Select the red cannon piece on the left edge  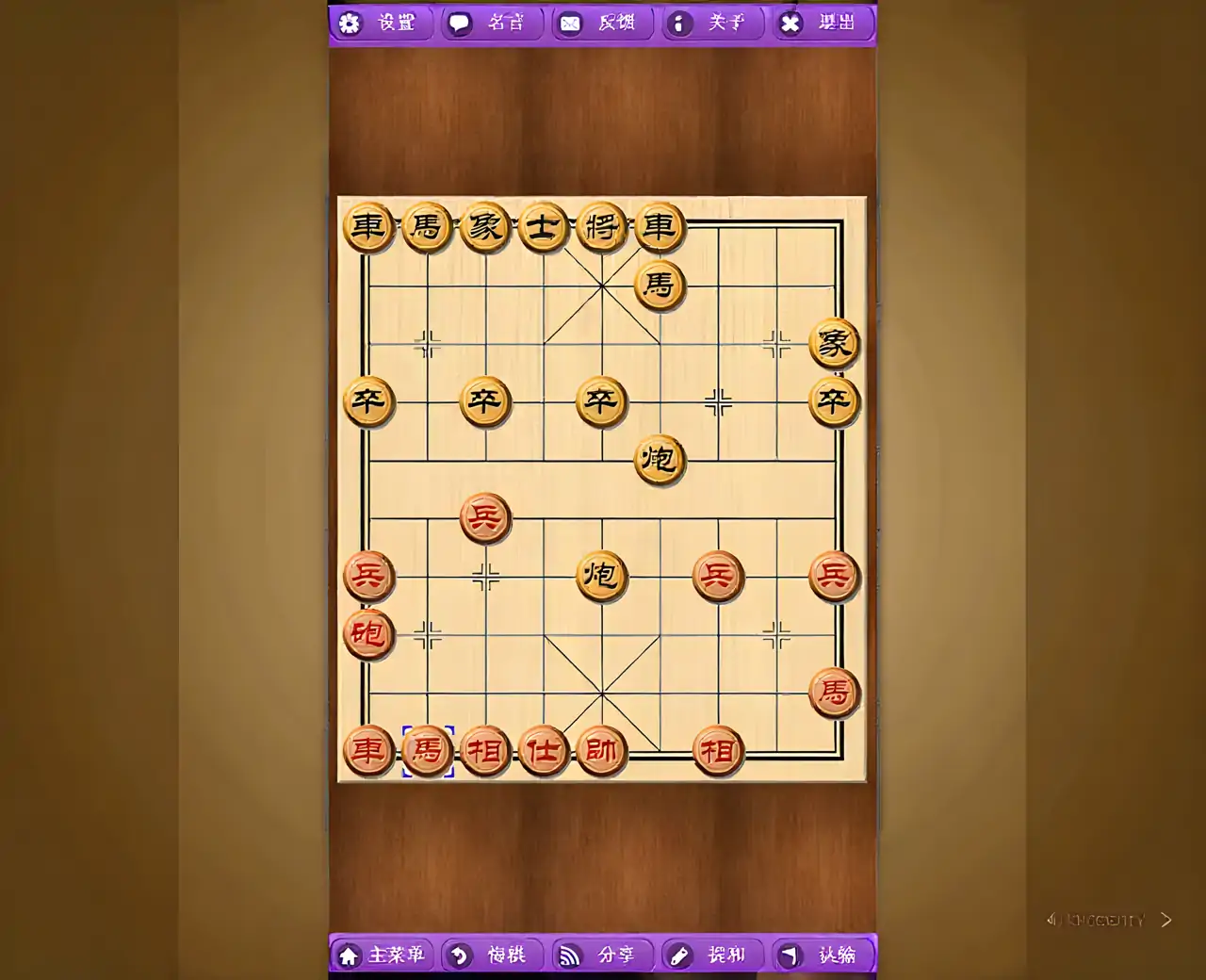point(368,636)
